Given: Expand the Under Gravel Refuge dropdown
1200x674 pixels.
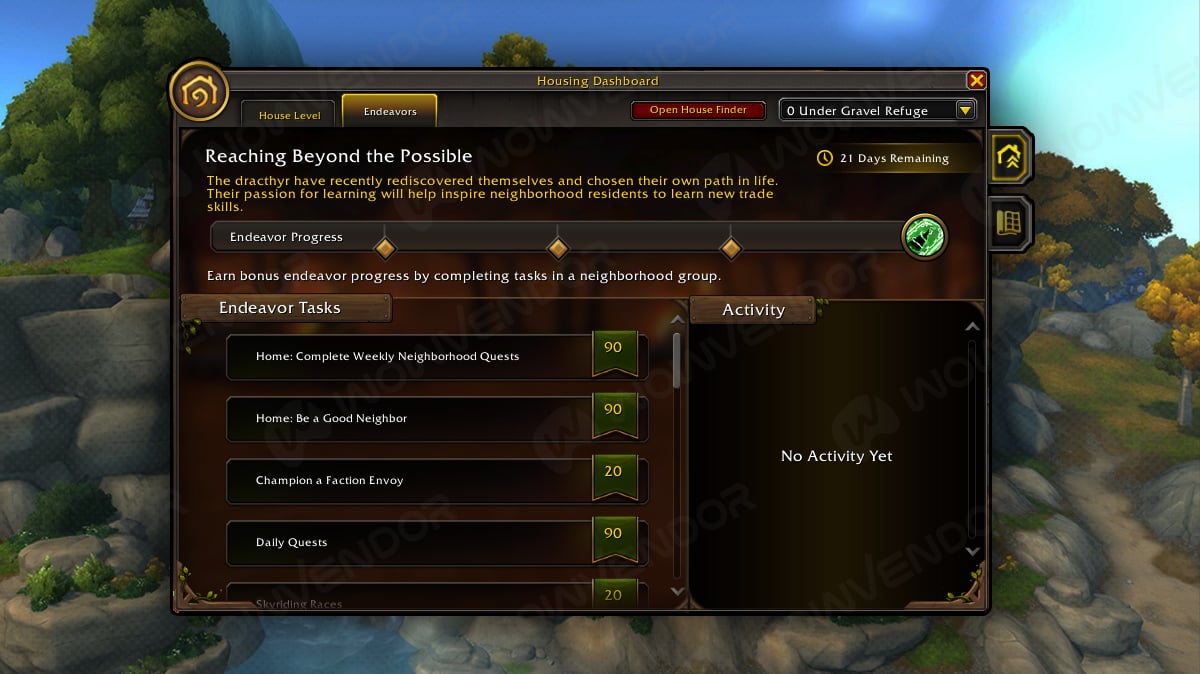Looking at the screenshot, I should click(965, 111).
